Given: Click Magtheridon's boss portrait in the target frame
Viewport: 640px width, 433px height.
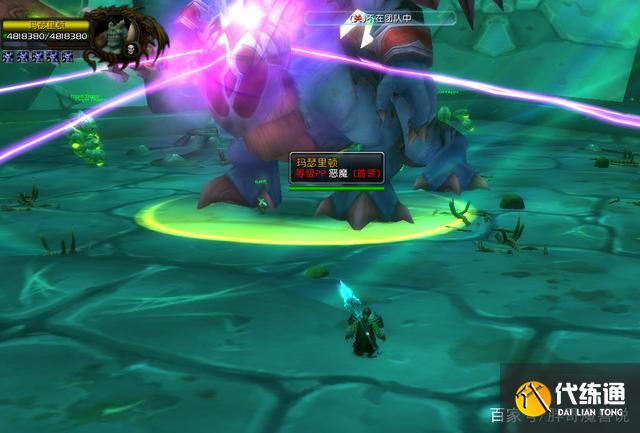Looking at the screenshot, I should click(x=123, y=36).
